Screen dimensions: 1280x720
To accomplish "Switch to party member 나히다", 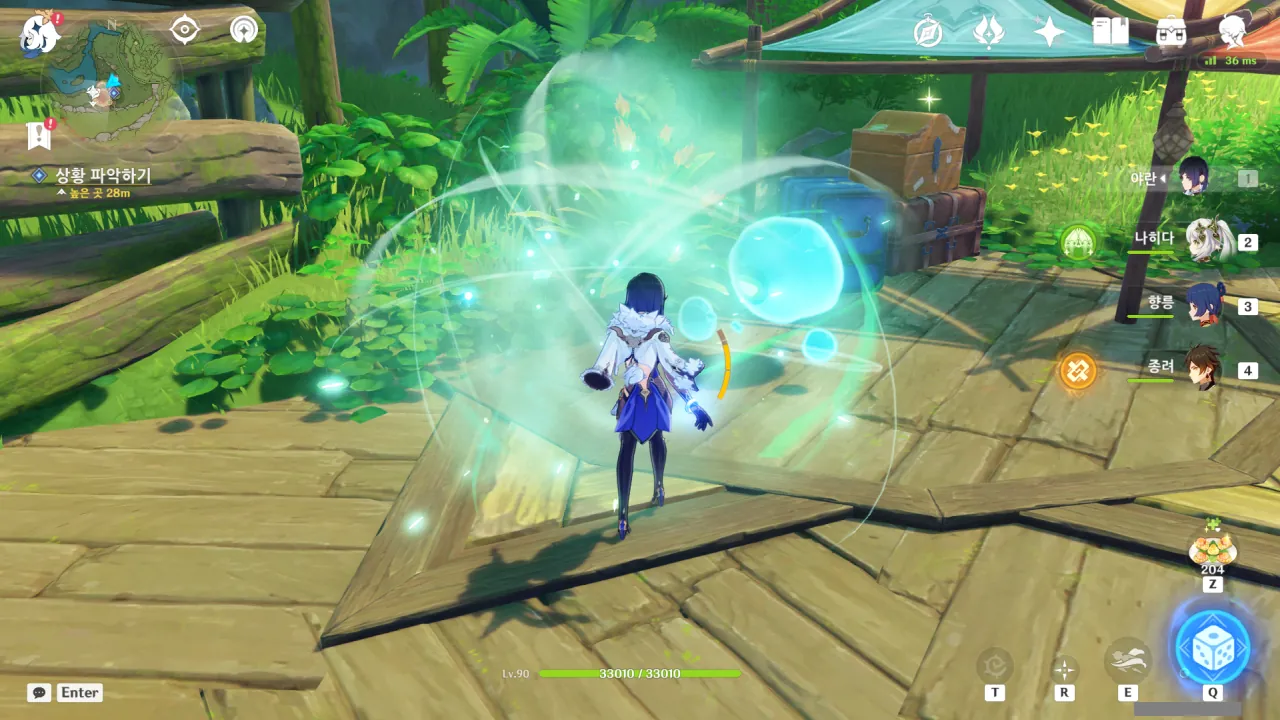I will (x=1207, y=241).
